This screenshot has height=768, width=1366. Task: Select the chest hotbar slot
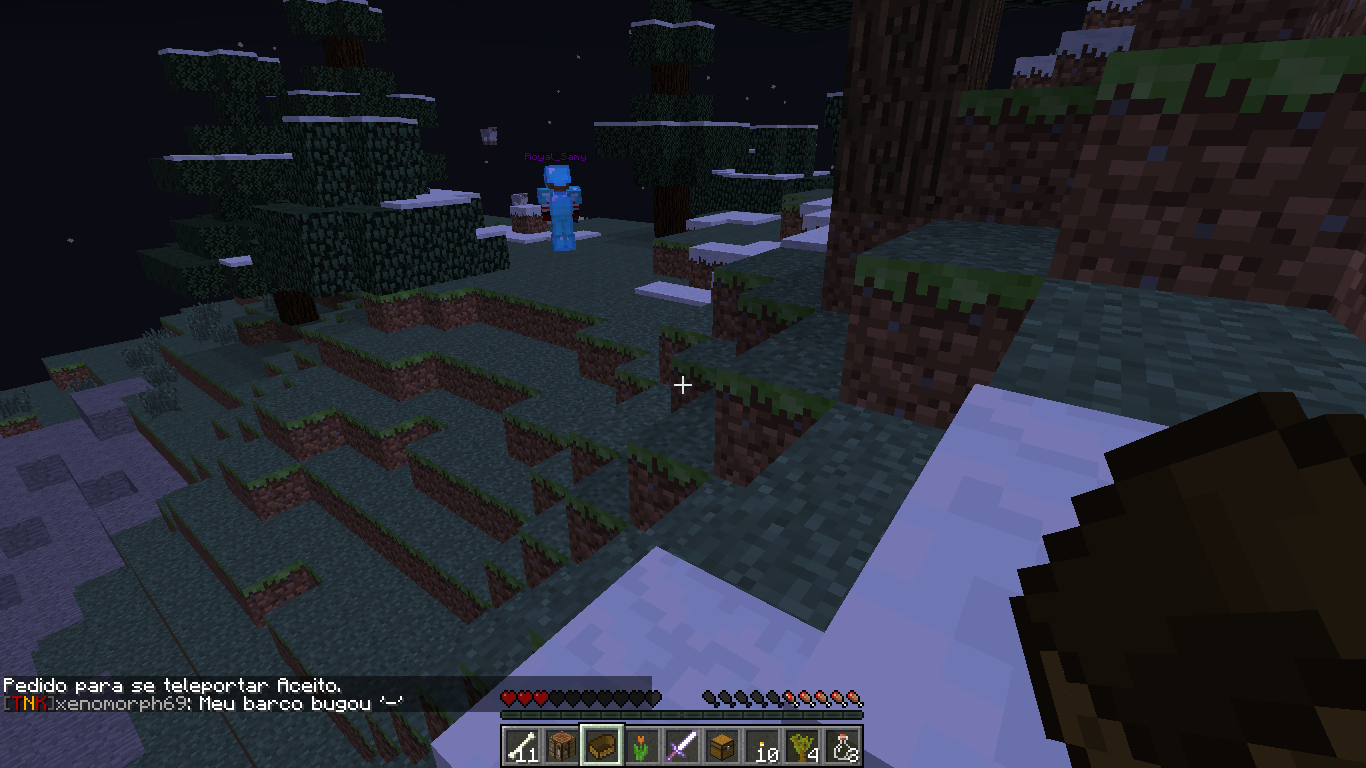[x=721, y=745]
